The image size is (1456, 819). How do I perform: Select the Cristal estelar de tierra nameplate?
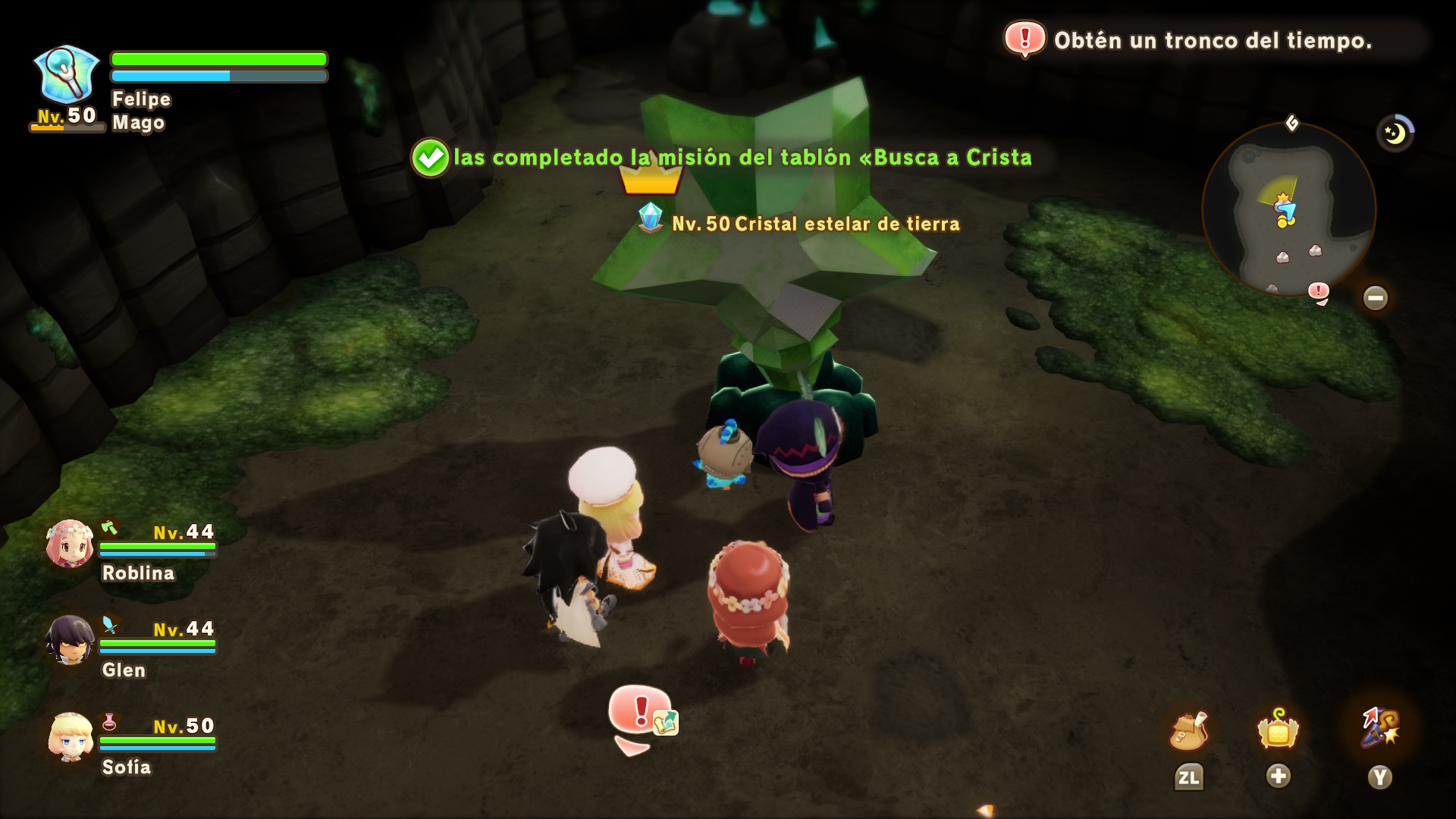pos(814,224)
